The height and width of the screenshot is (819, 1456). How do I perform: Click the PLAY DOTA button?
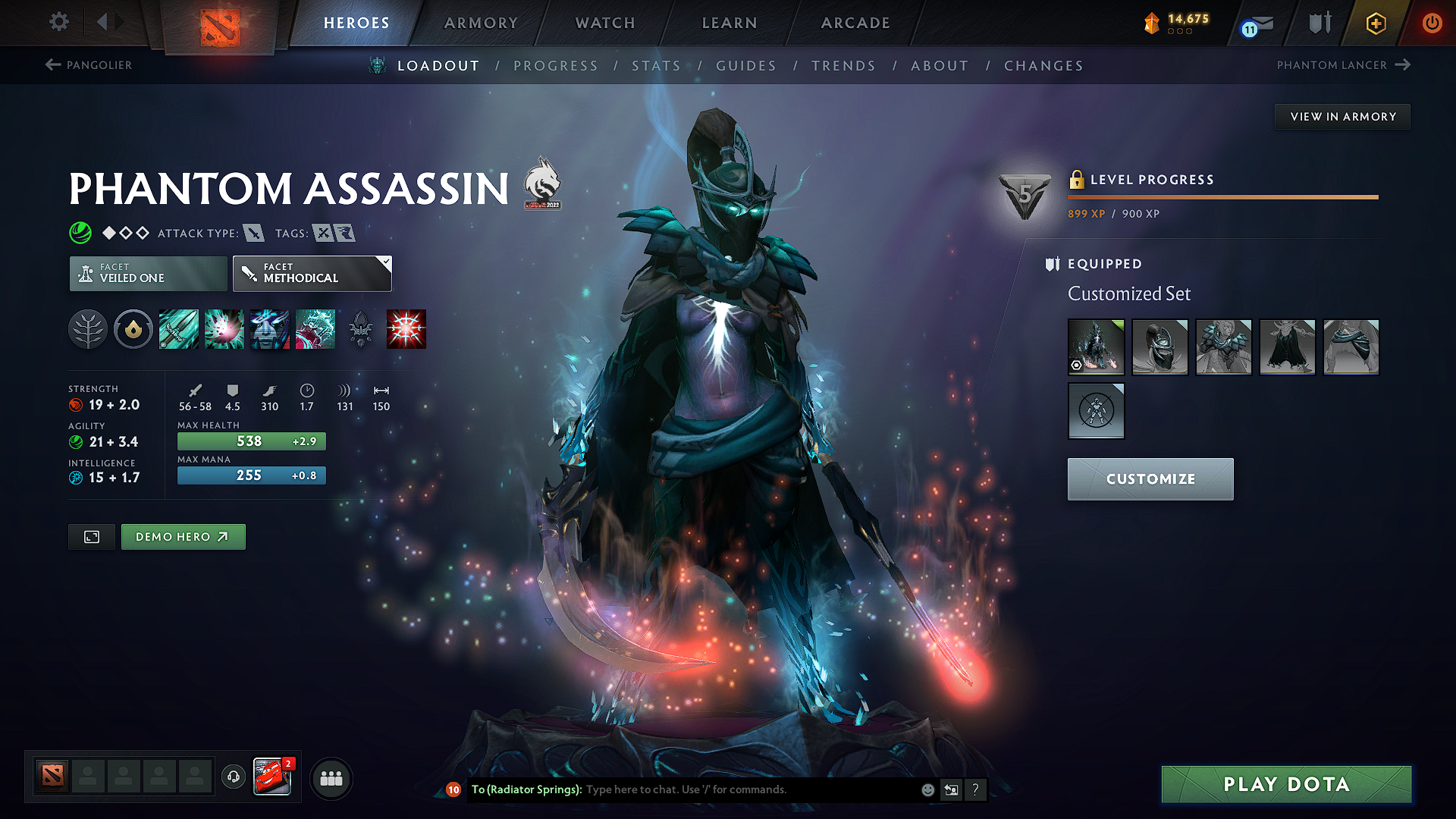(1285, 784)
